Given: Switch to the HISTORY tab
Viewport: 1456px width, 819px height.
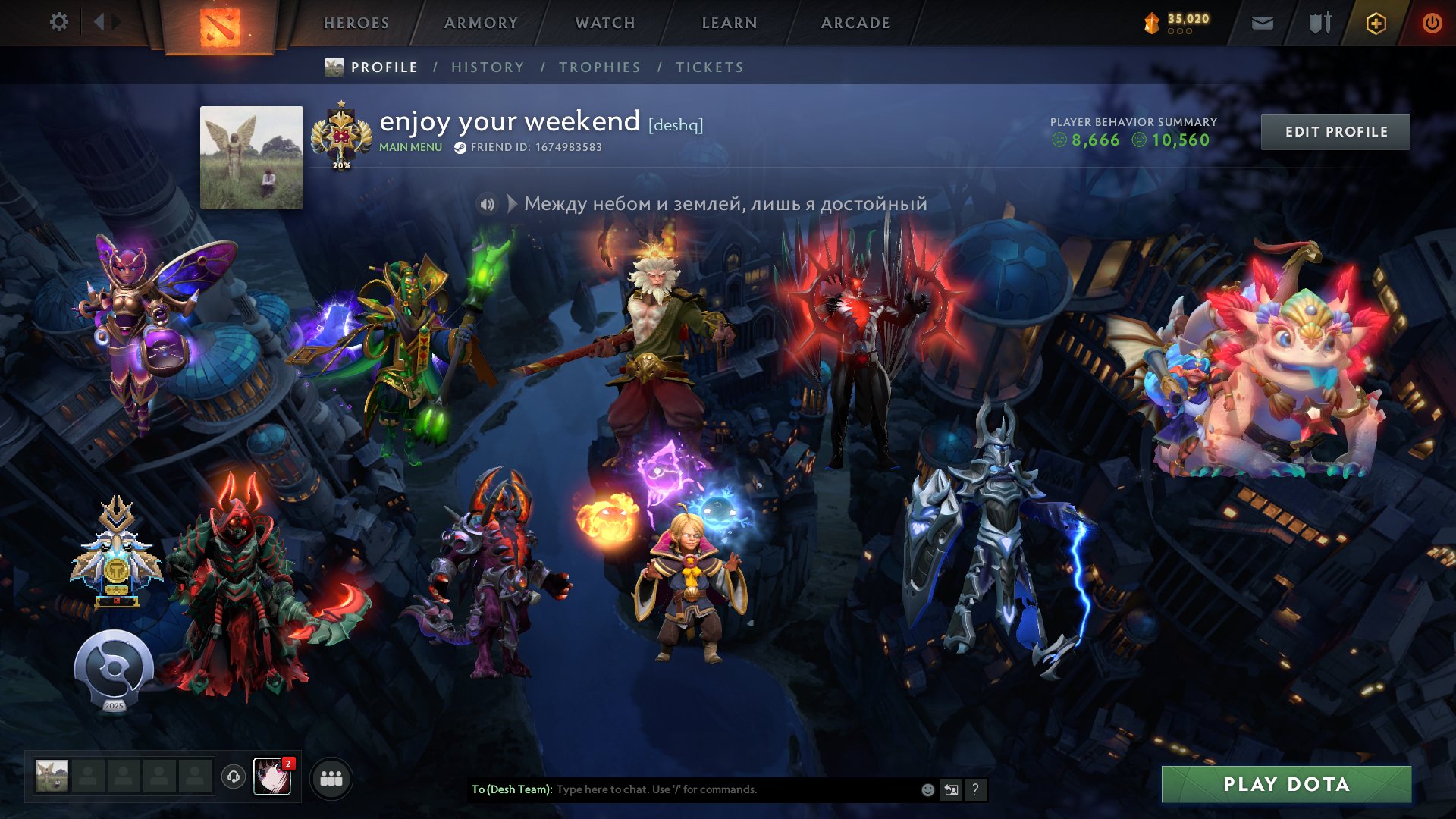Looking at the screenshot, I should pyautogui.click(x=488, y=67).
